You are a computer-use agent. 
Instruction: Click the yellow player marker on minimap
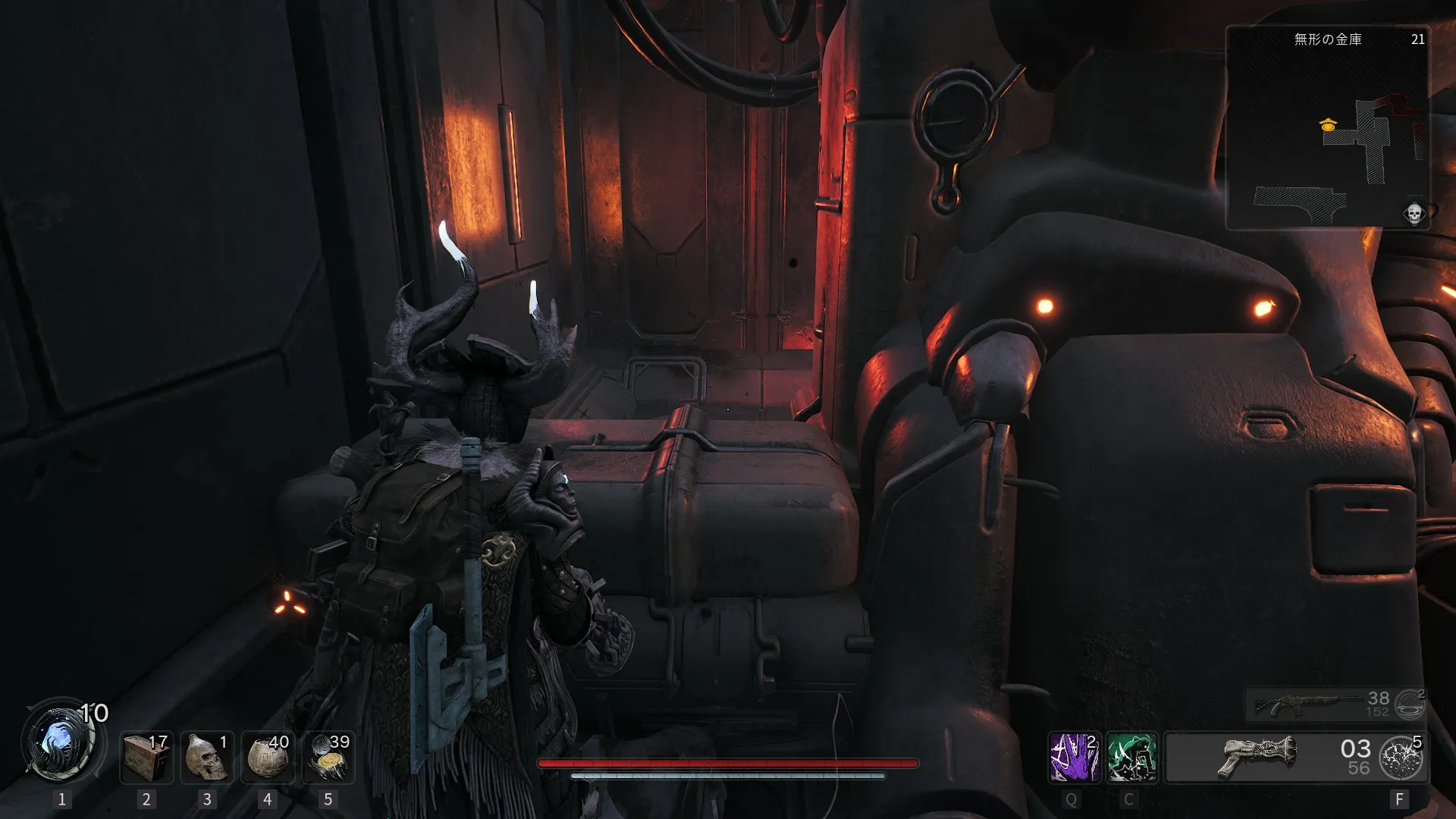[x=1328, y=125]
